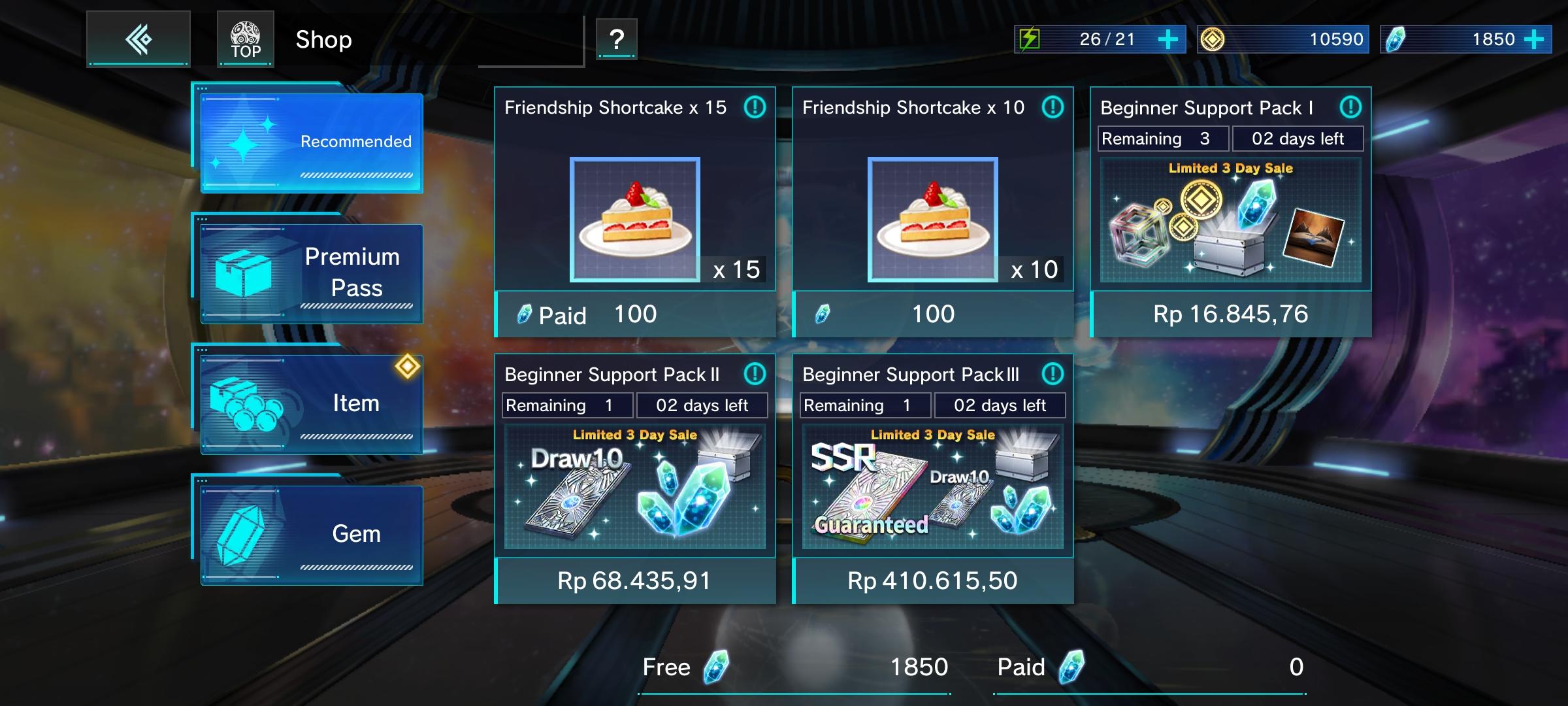Show info for Friendship Shortcake x 10
This screenshot has height=706, width=1568.
1053,107
